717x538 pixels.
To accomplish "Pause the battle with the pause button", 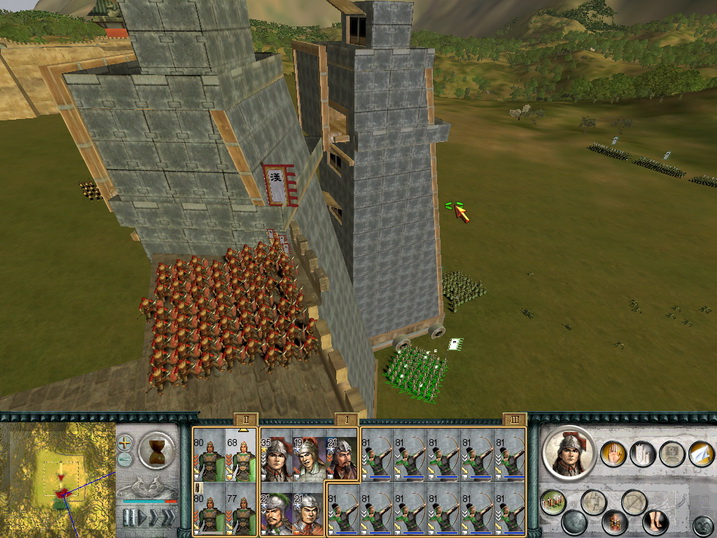I will coord(129,517).
